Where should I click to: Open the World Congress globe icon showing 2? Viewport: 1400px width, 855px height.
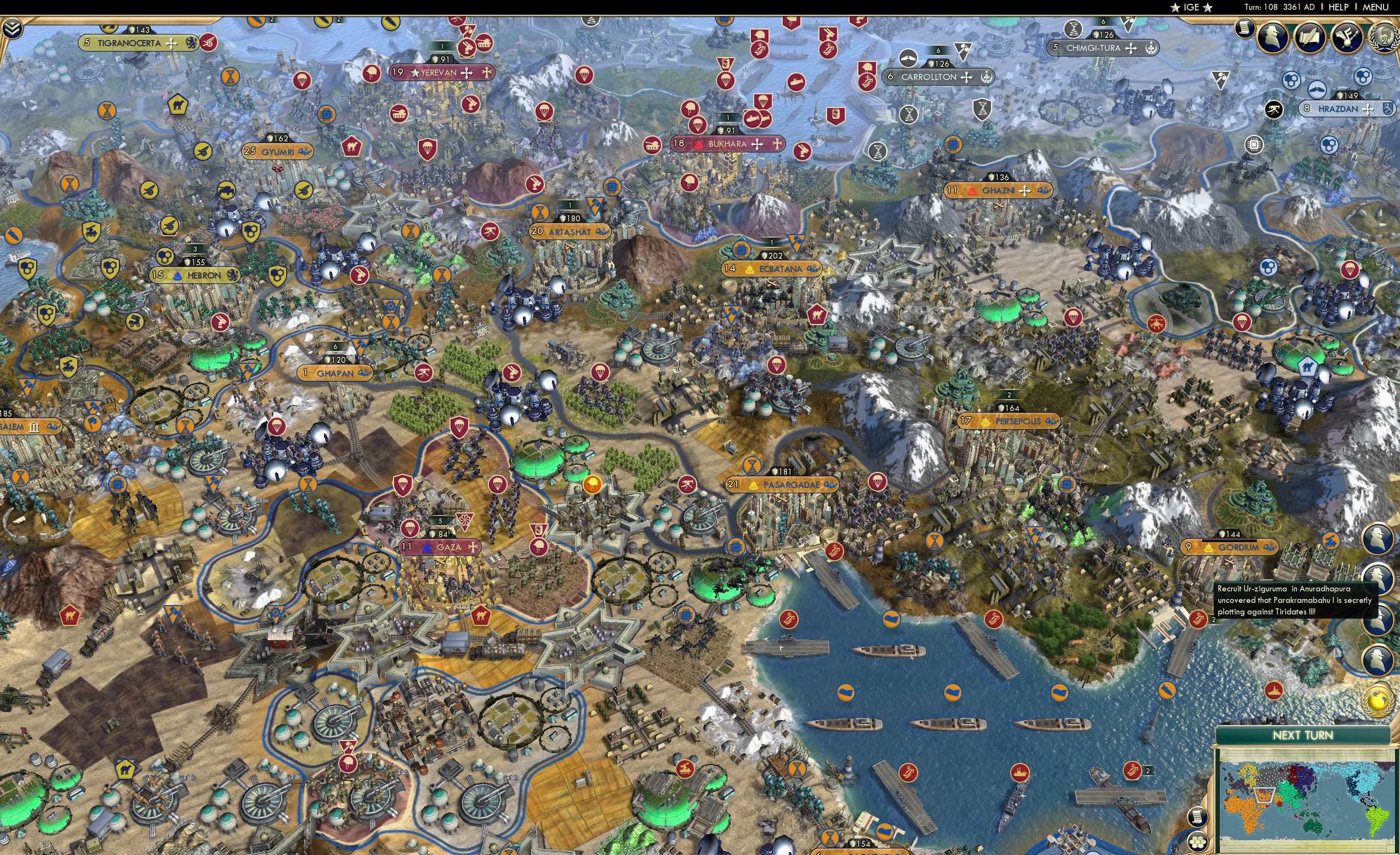(x=1384, y=38)
